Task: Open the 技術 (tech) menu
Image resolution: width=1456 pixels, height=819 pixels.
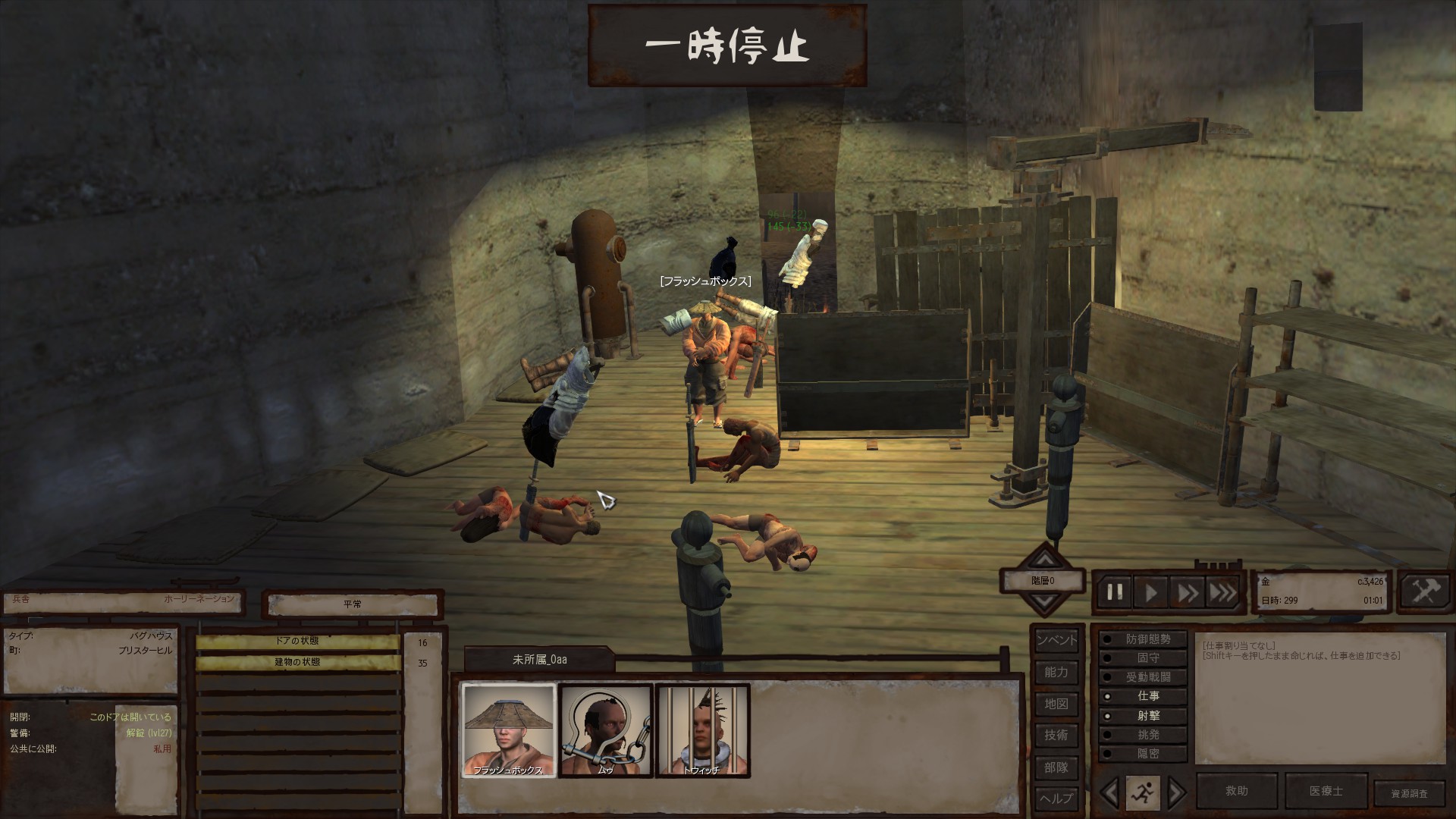Action: coord(1056,735)
